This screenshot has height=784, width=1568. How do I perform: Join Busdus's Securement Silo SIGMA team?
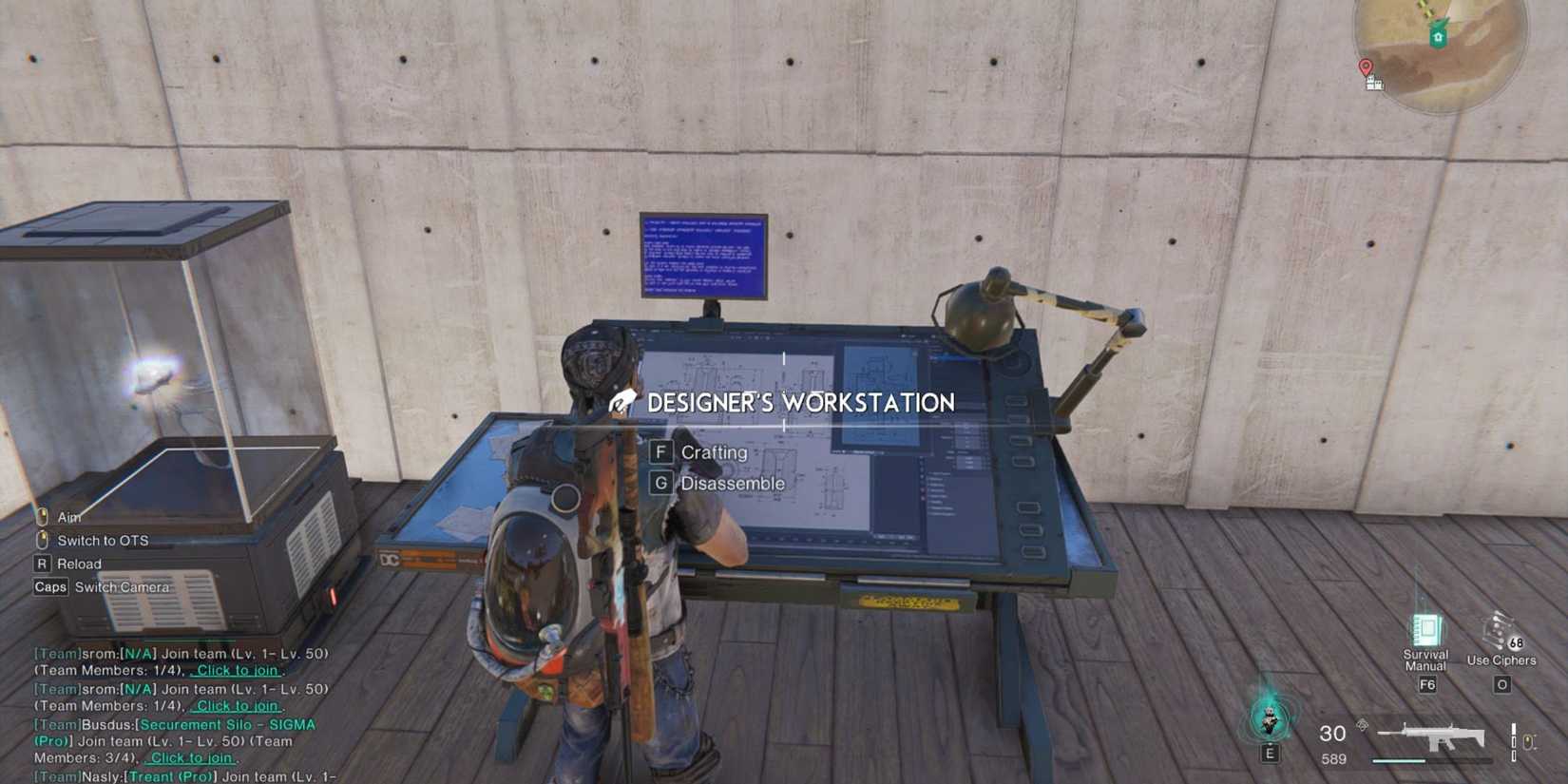(x=190, y=757)
